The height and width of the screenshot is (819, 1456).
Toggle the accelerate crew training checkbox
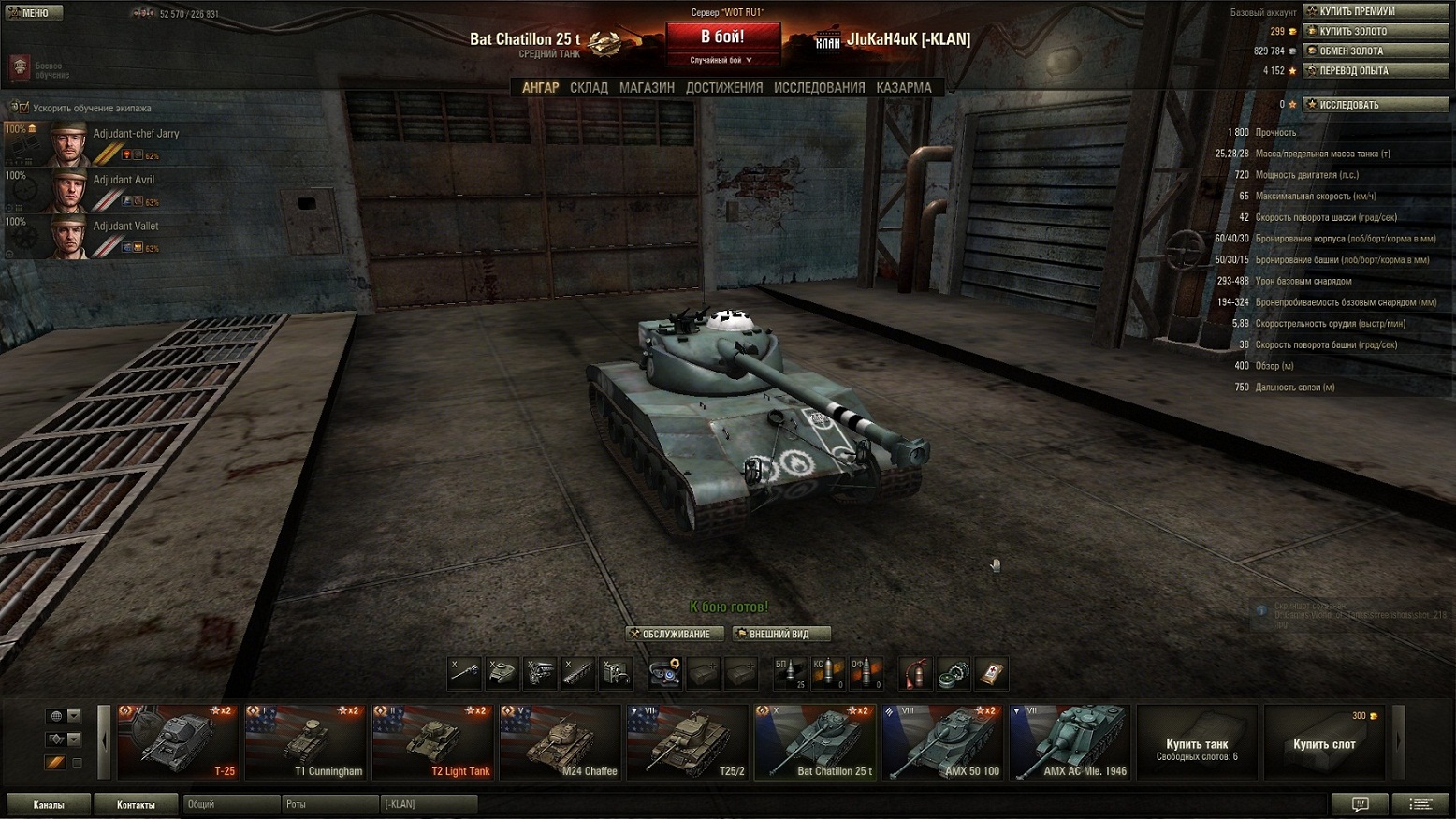point(24,108)
